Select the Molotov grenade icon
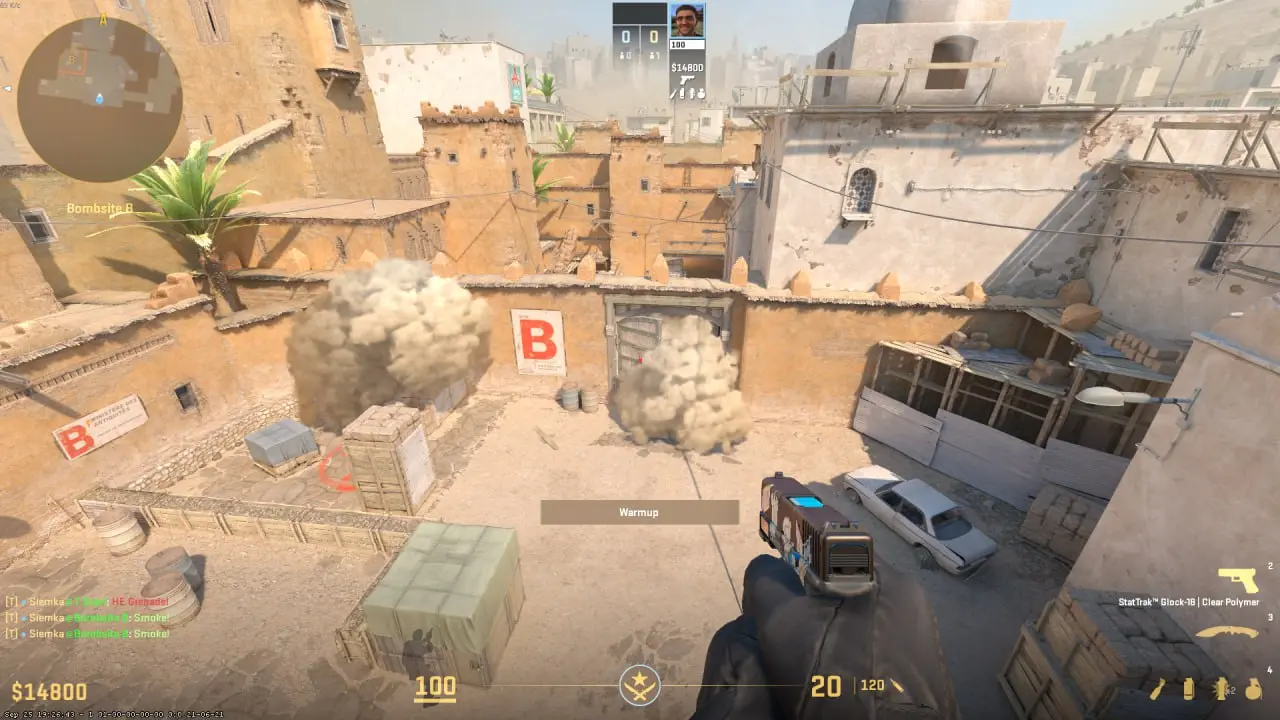This screenshot has height=720, width=1280. point(1157,690)
